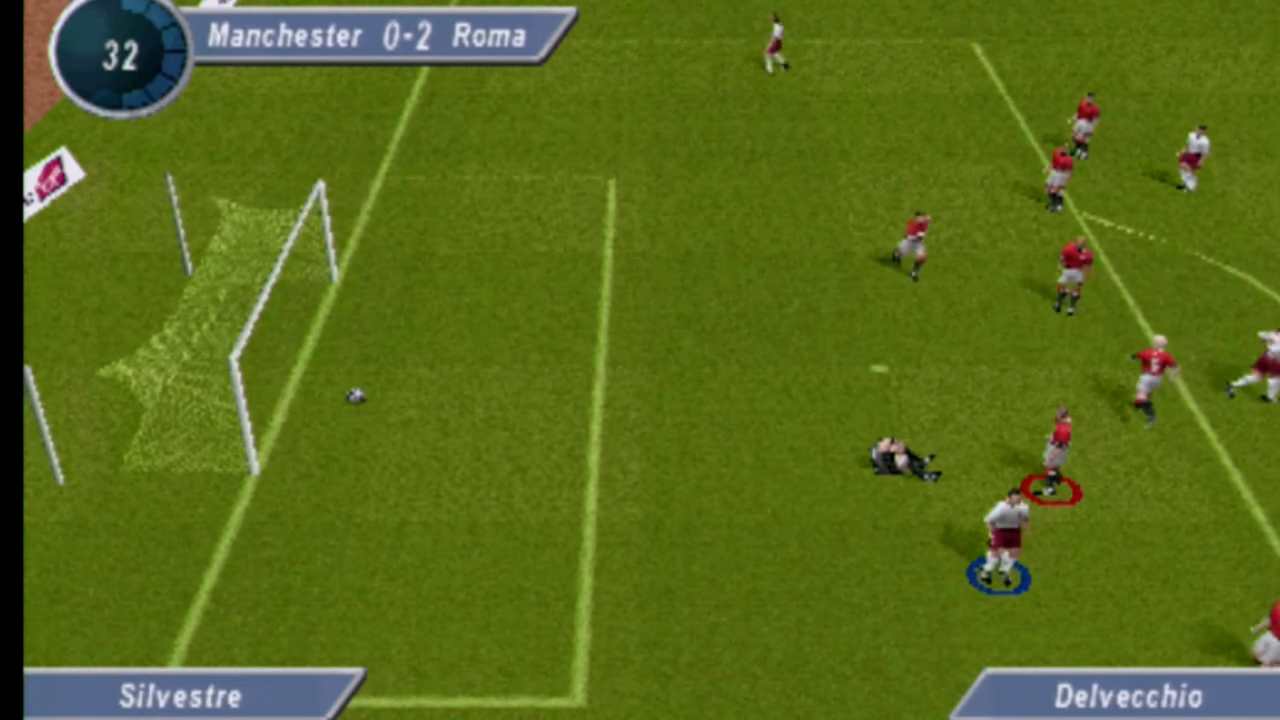Select the Manchester team name on the scoreboard
This screenshot has width=1280, height=720.
[285, 37]
